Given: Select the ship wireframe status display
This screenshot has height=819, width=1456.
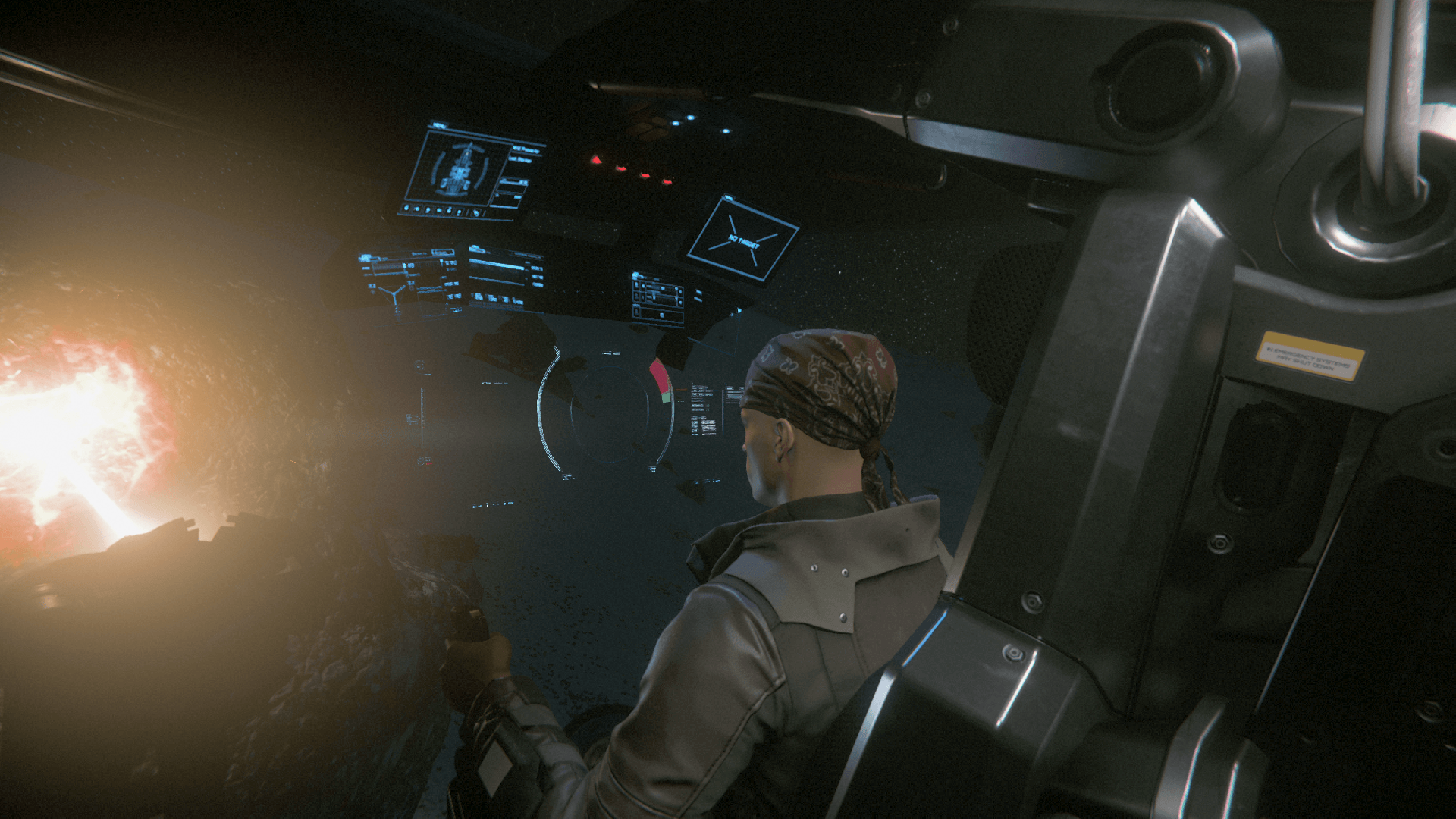Looking at the screenshot, I should pos(455,170).
